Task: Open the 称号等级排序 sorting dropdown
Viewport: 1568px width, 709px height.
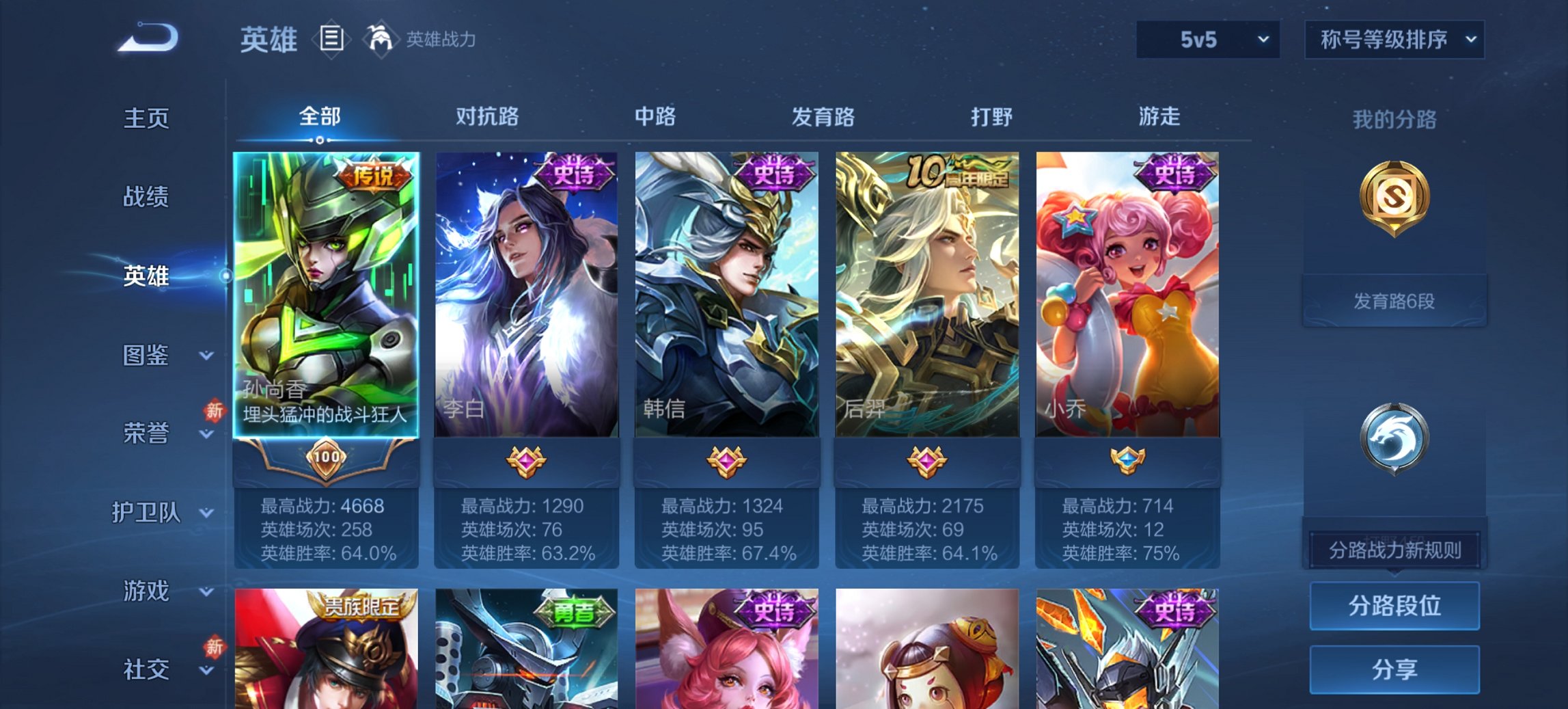Action: [1394, 40]
